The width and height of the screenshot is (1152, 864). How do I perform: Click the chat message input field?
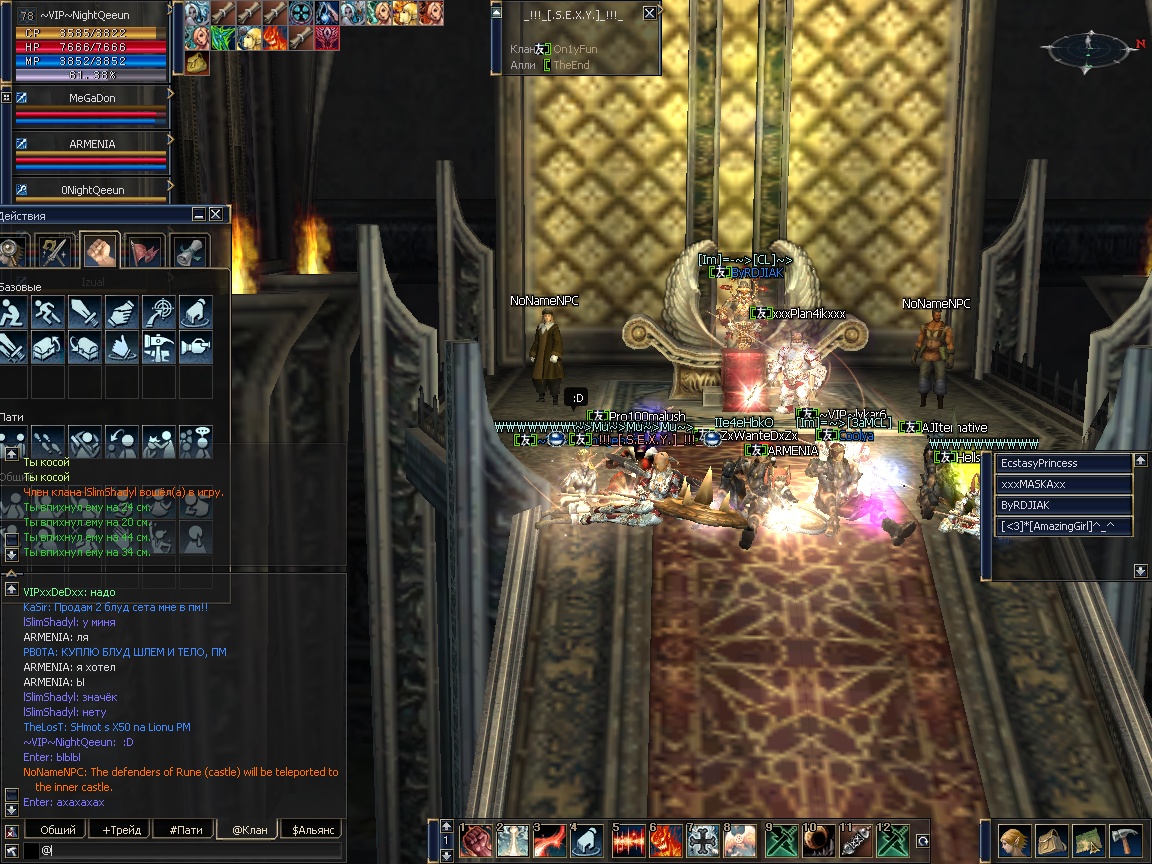190,850
